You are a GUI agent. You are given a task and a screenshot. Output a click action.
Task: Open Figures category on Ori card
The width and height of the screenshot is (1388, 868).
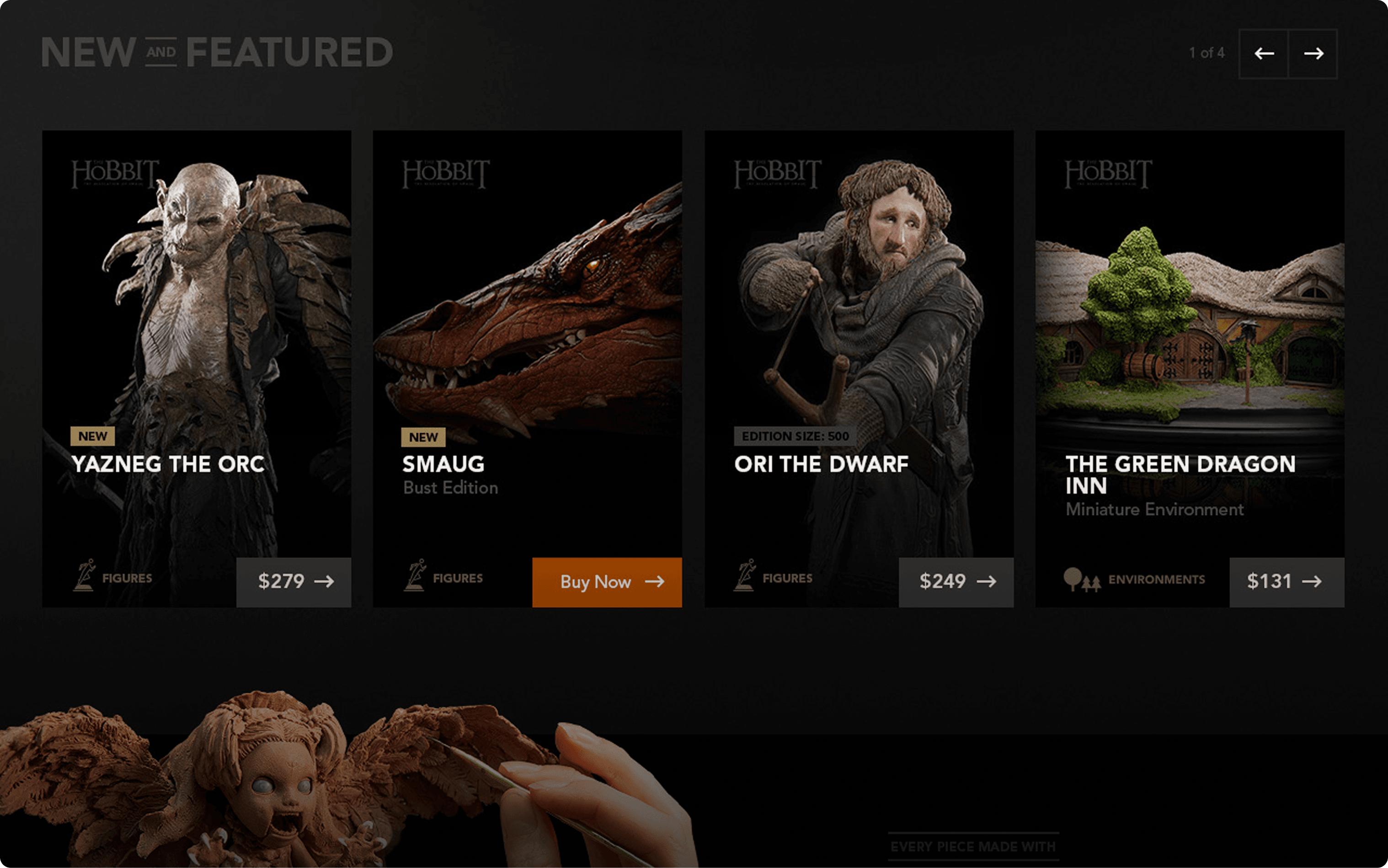click(773, 577)
